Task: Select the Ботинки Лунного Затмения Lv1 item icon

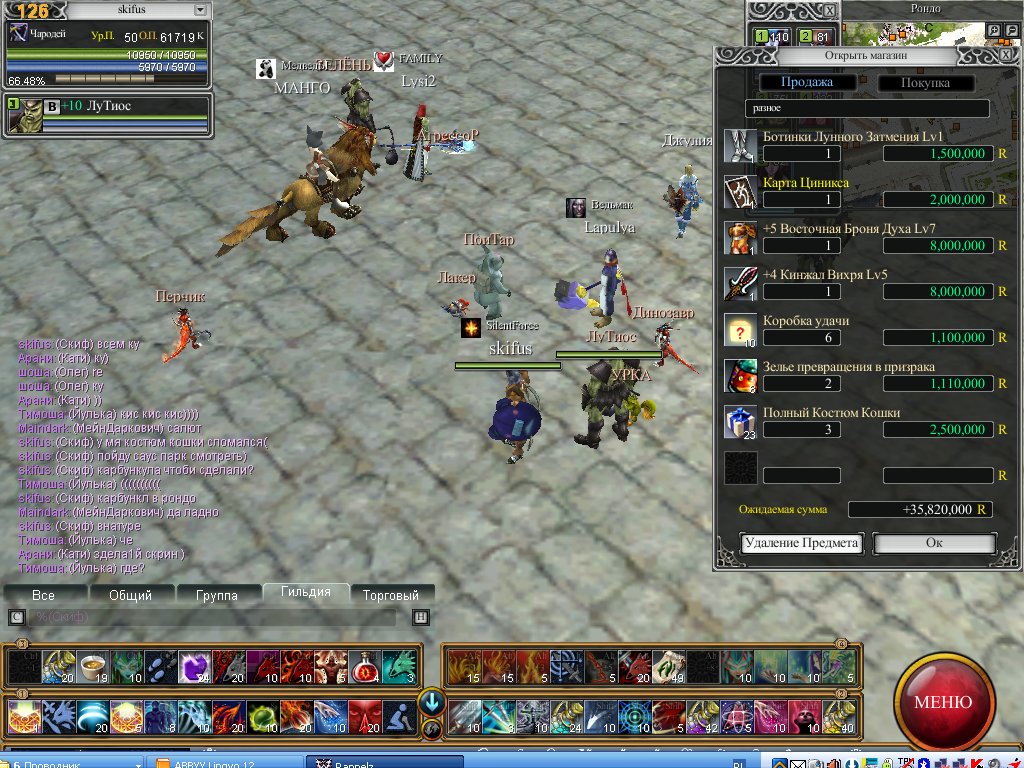Action: (x=740, y=145)
